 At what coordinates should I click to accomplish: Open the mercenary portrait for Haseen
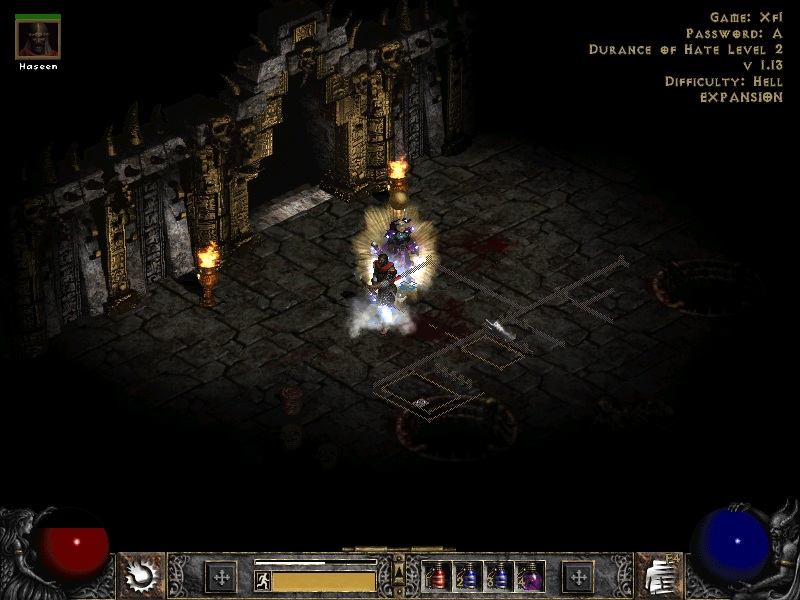(x=38, y=39)
